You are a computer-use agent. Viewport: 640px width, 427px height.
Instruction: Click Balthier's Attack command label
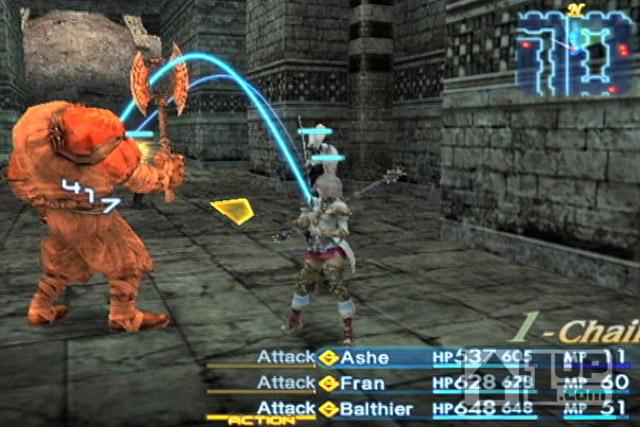pyautogui.click(x=286, y=407)
